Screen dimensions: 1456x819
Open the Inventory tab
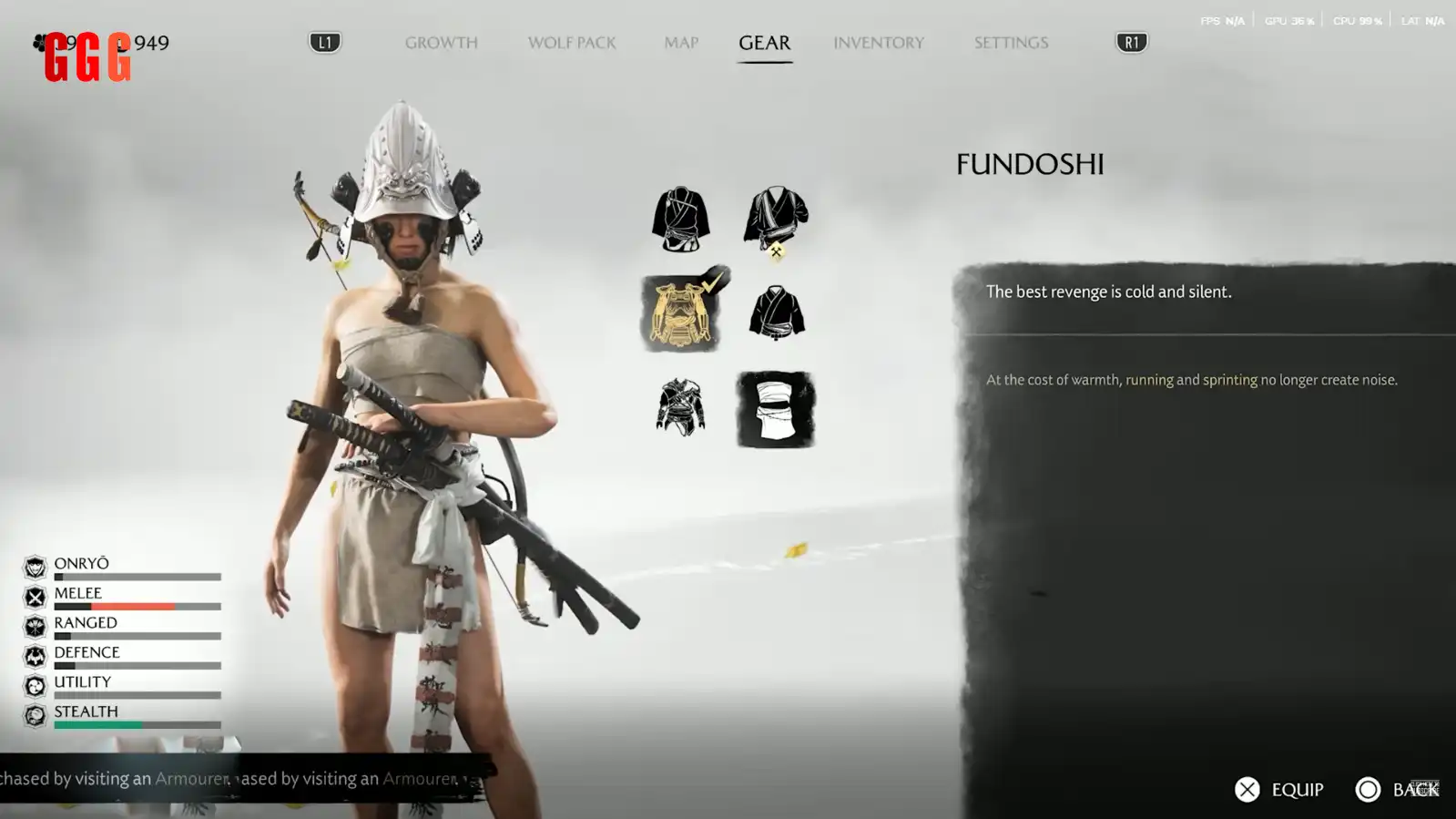pos(879,43)
